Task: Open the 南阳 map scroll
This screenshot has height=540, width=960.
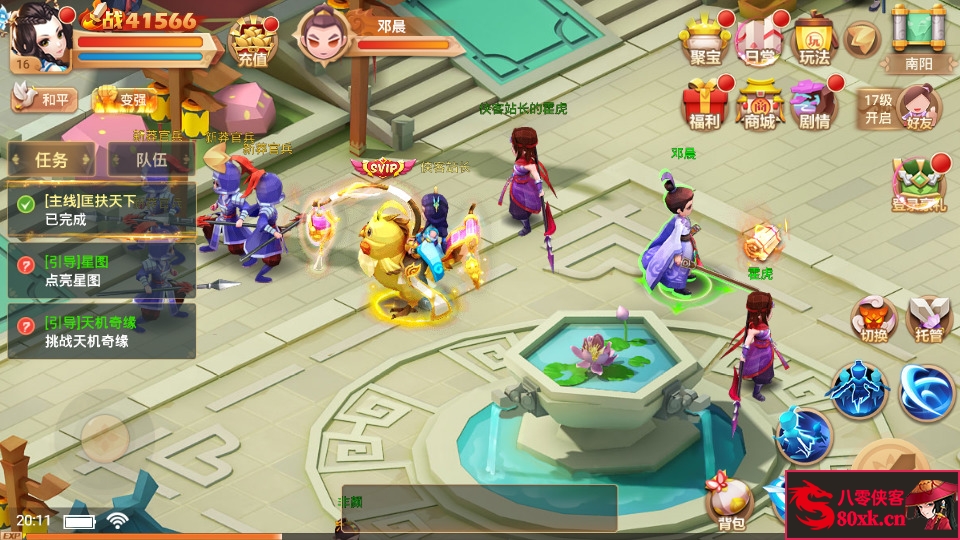Action: click(918, 38)
